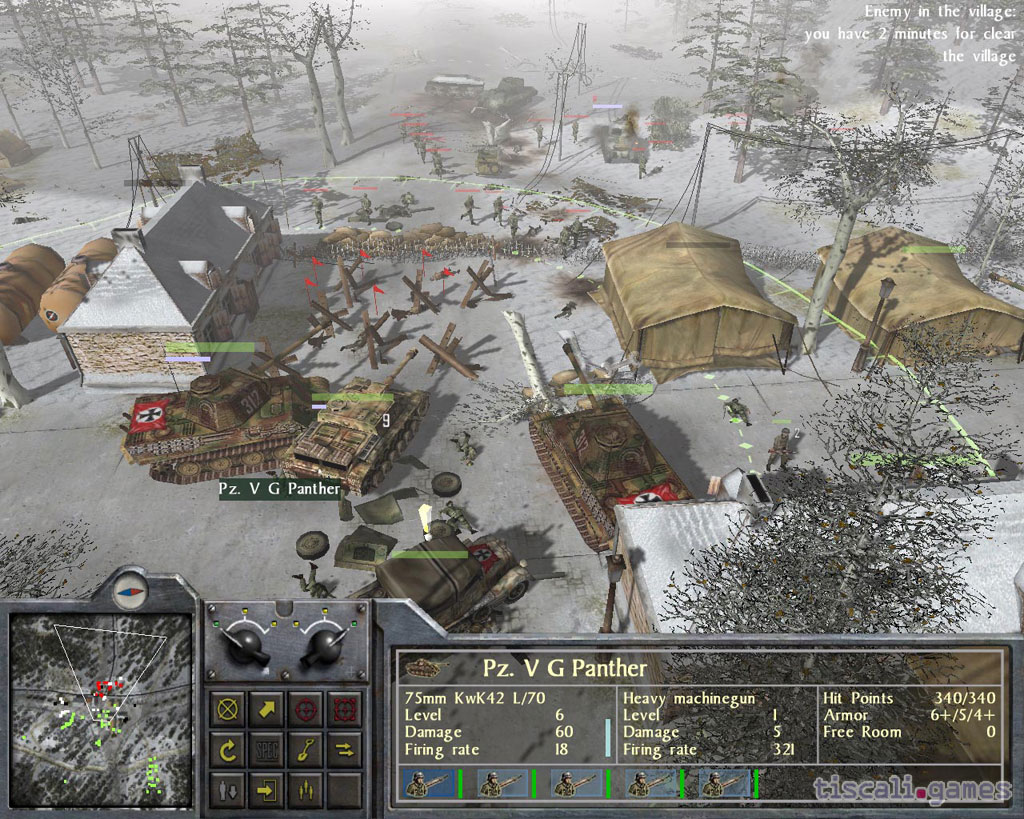Select the last crew member portrait

724,785
